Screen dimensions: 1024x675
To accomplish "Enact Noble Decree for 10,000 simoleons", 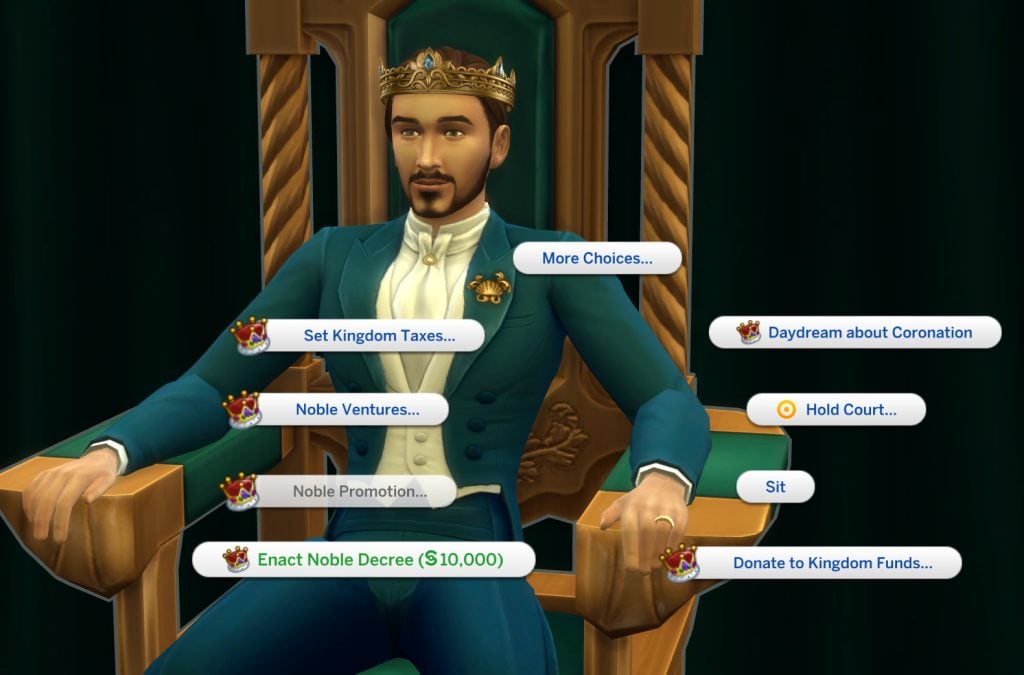I will coord(379,560).
